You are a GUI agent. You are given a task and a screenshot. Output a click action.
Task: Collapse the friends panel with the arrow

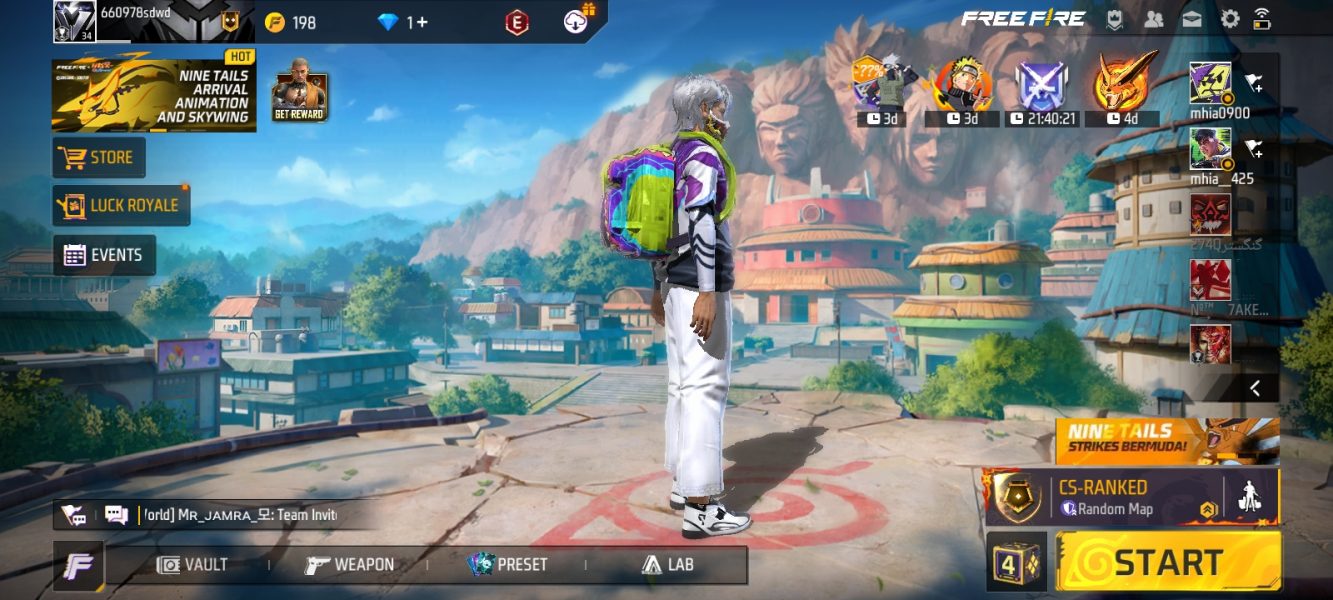coord(1255,387)
